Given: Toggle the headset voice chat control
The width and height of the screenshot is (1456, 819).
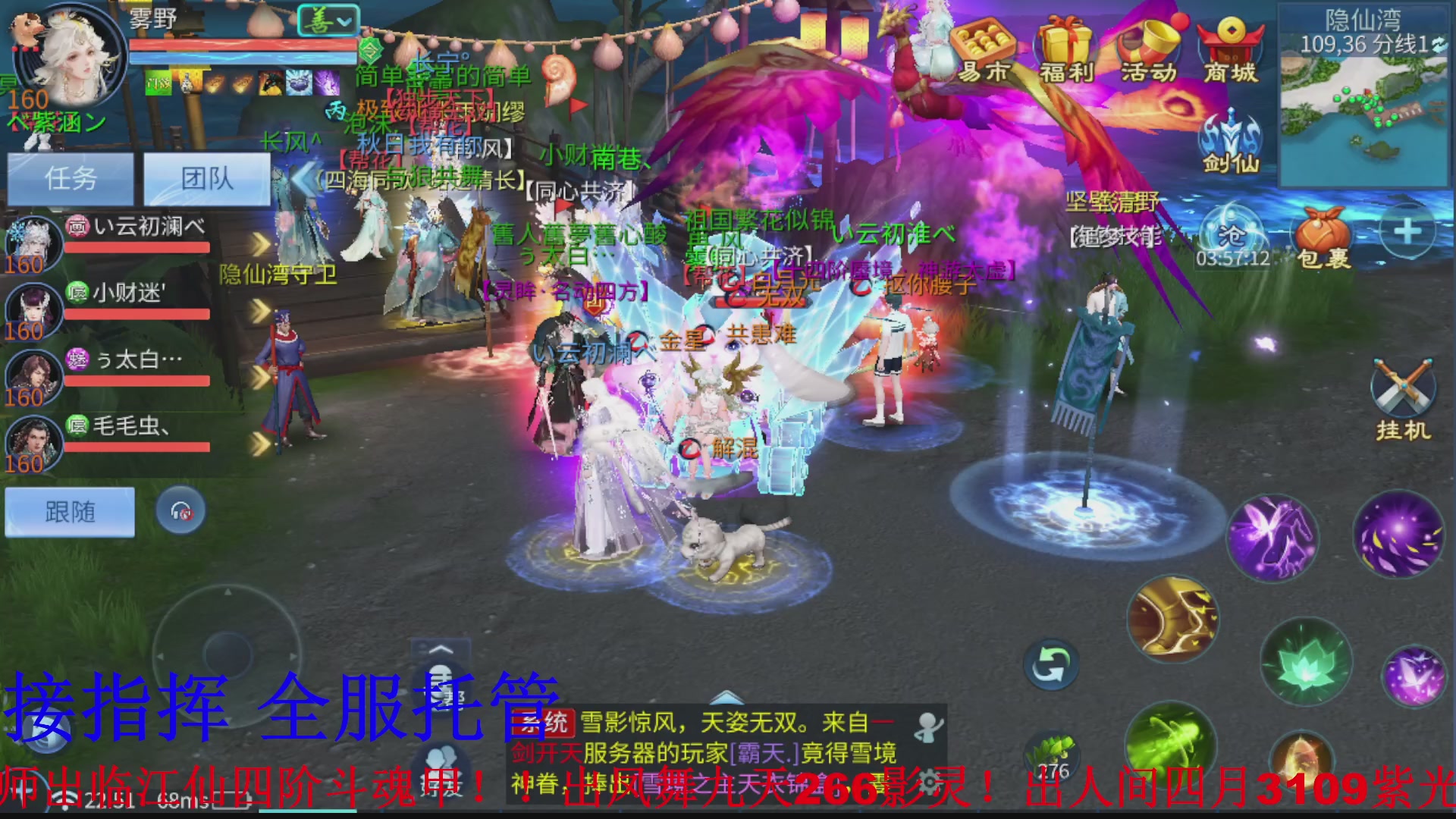Looking at the screenshot, I should coord(180,510).
